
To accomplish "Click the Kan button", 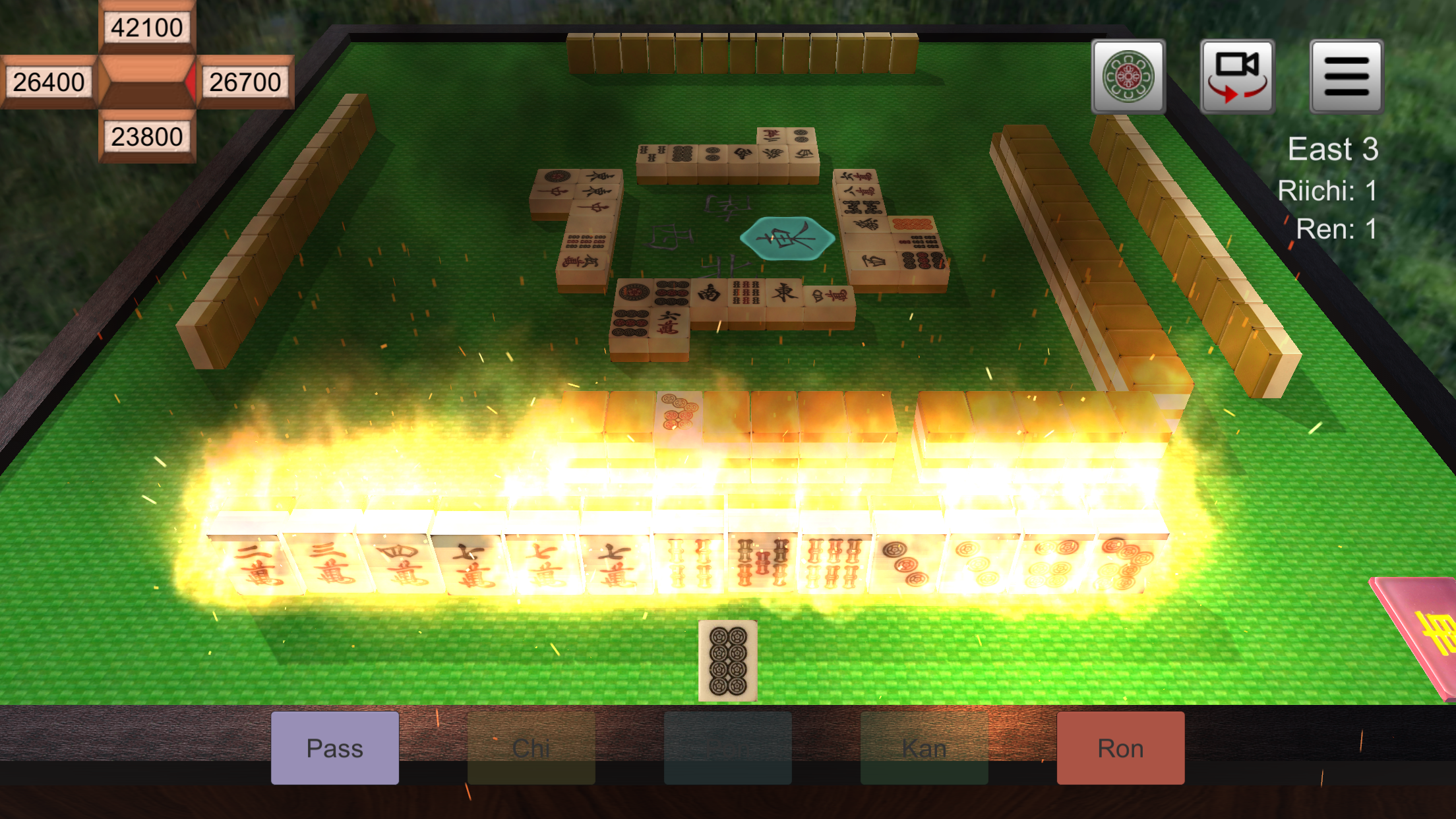I will pyautogui.click(x=925, y=748).
